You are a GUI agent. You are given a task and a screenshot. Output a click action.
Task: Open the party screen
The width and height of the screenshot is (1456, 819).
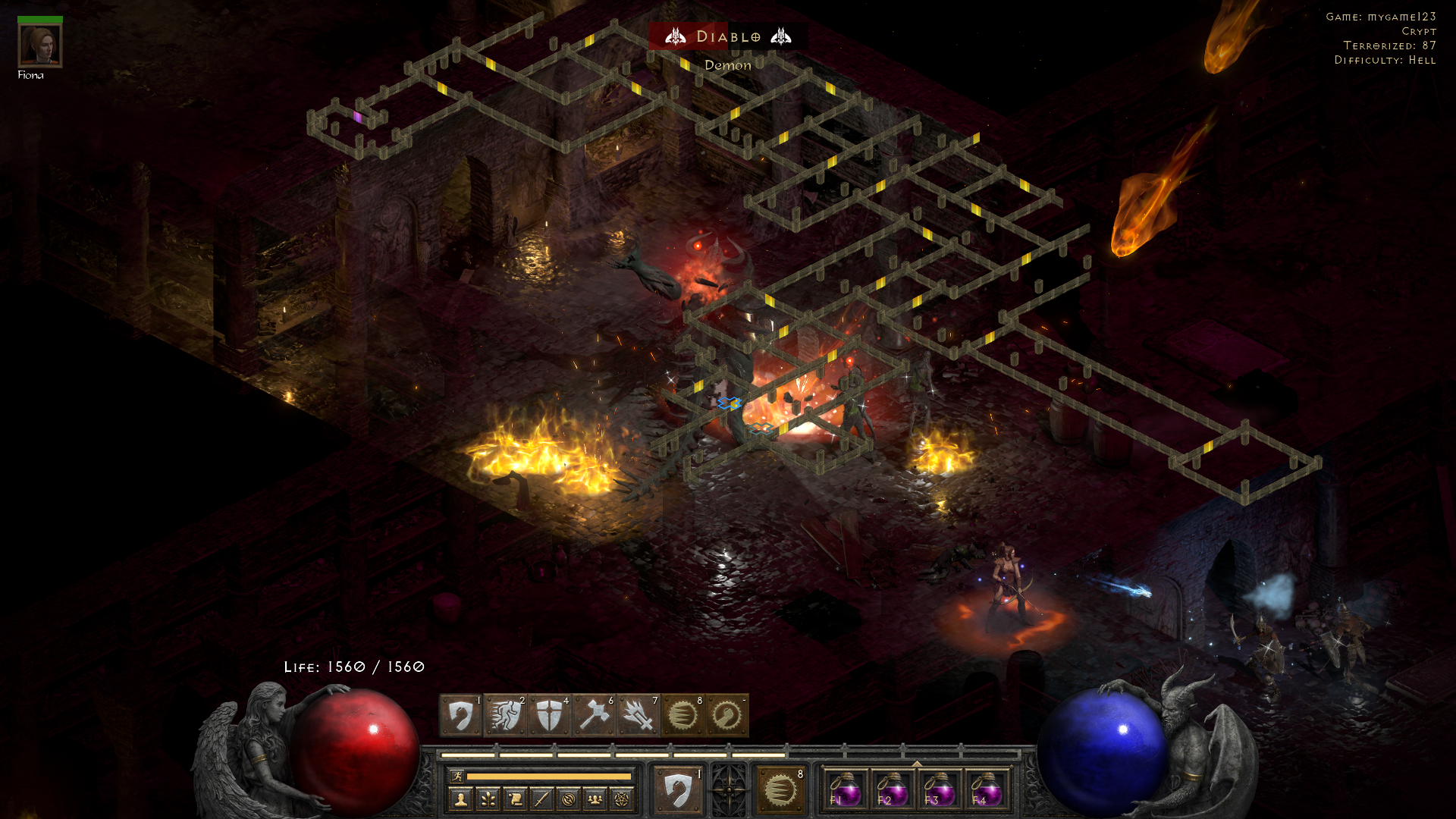(595, 799)
